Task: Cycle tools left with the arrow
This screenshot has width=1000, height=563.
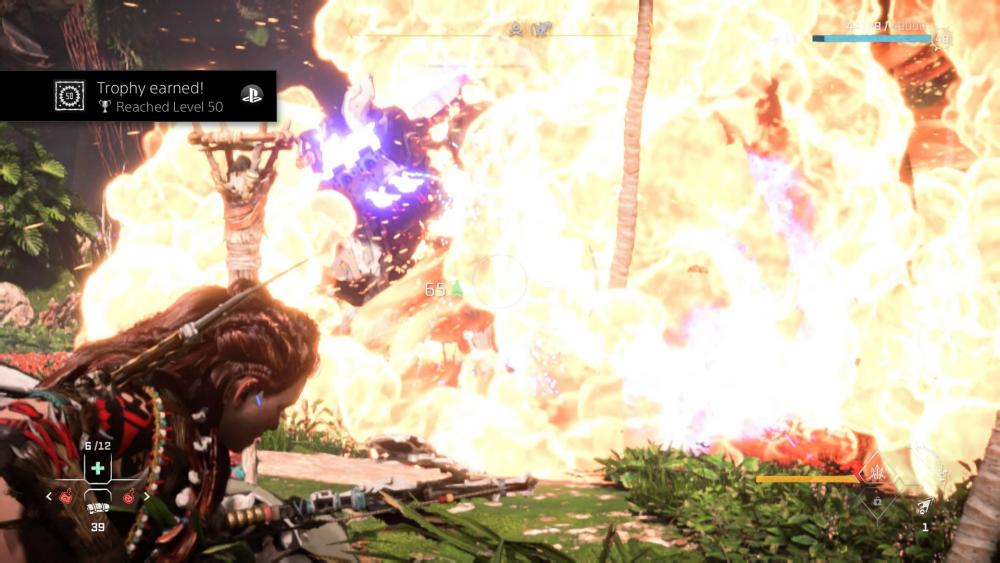Action: [49, 496]
